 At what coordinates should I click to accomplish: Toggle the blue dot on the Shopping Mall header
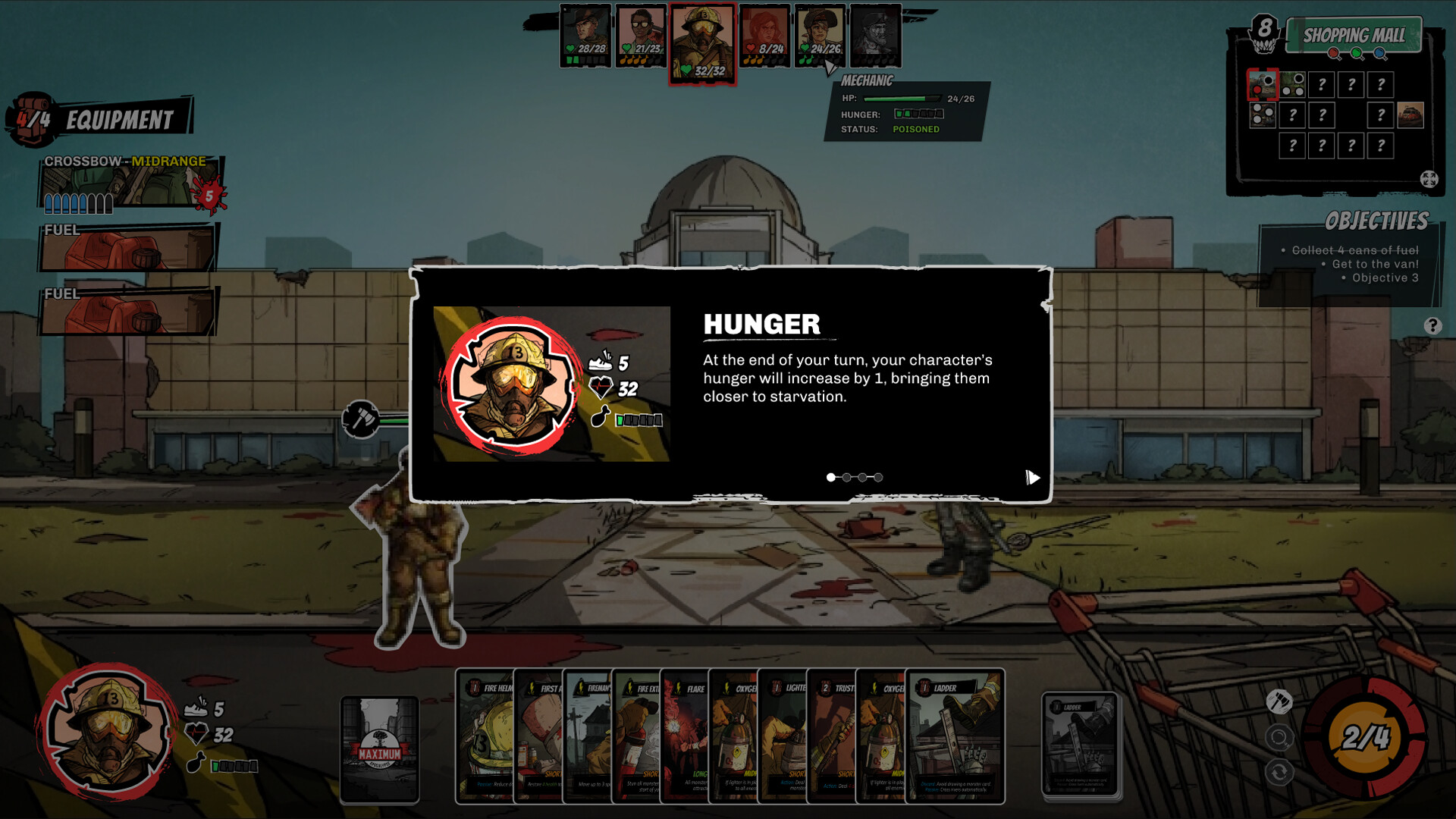coord(1379,53)
